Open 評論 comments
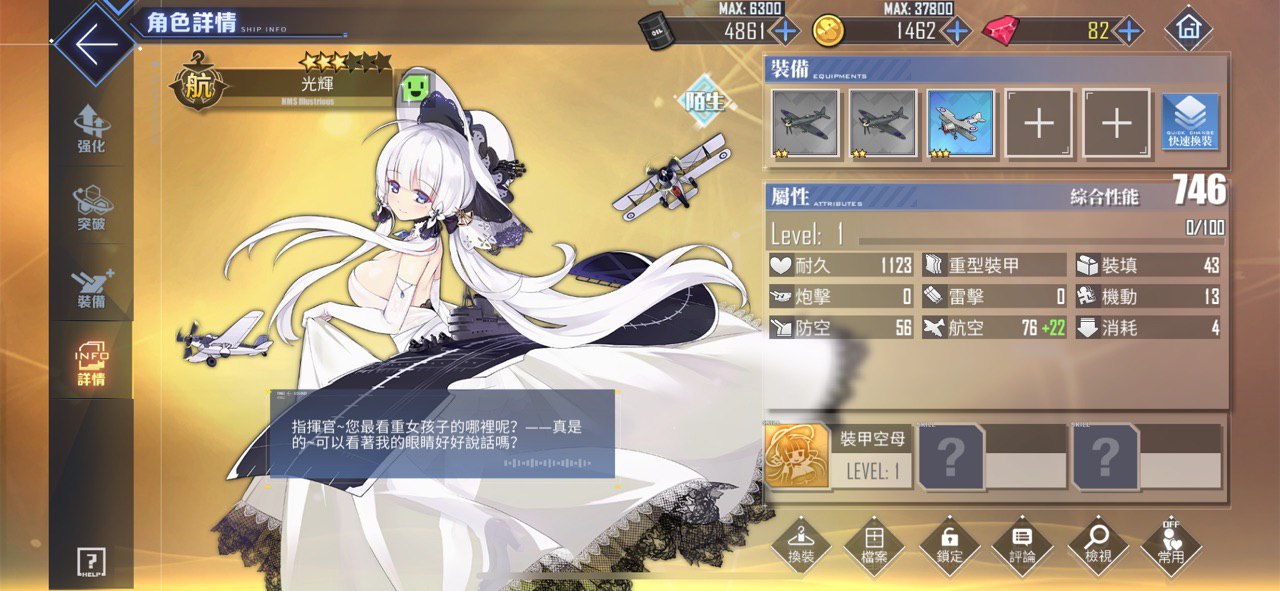Image resolution: width=1280 pixels, height=591 pixels. point(1022,547)
